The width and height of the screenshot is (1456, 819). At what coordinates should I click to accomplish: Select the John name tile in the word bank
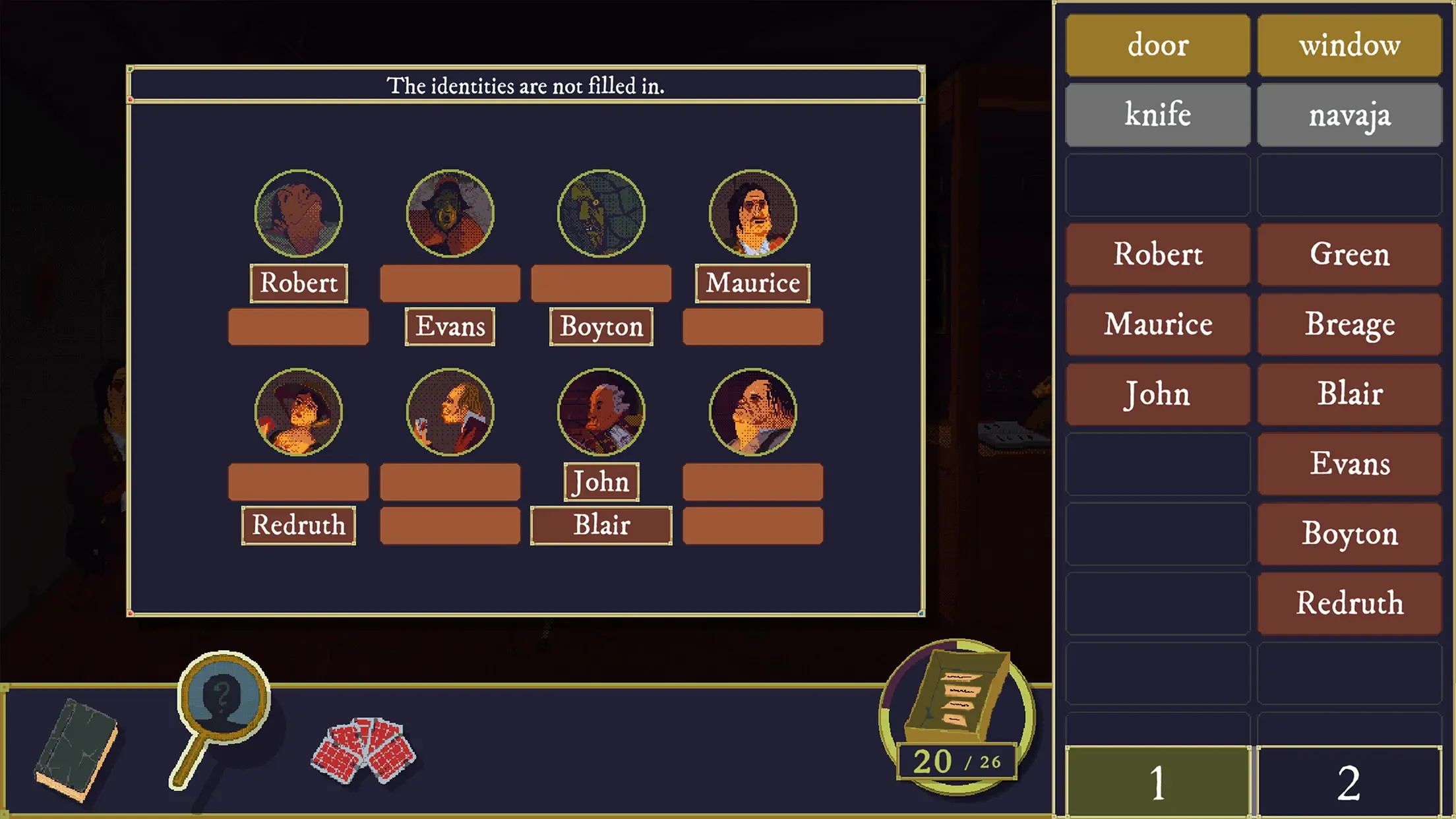pos(1157,394)
